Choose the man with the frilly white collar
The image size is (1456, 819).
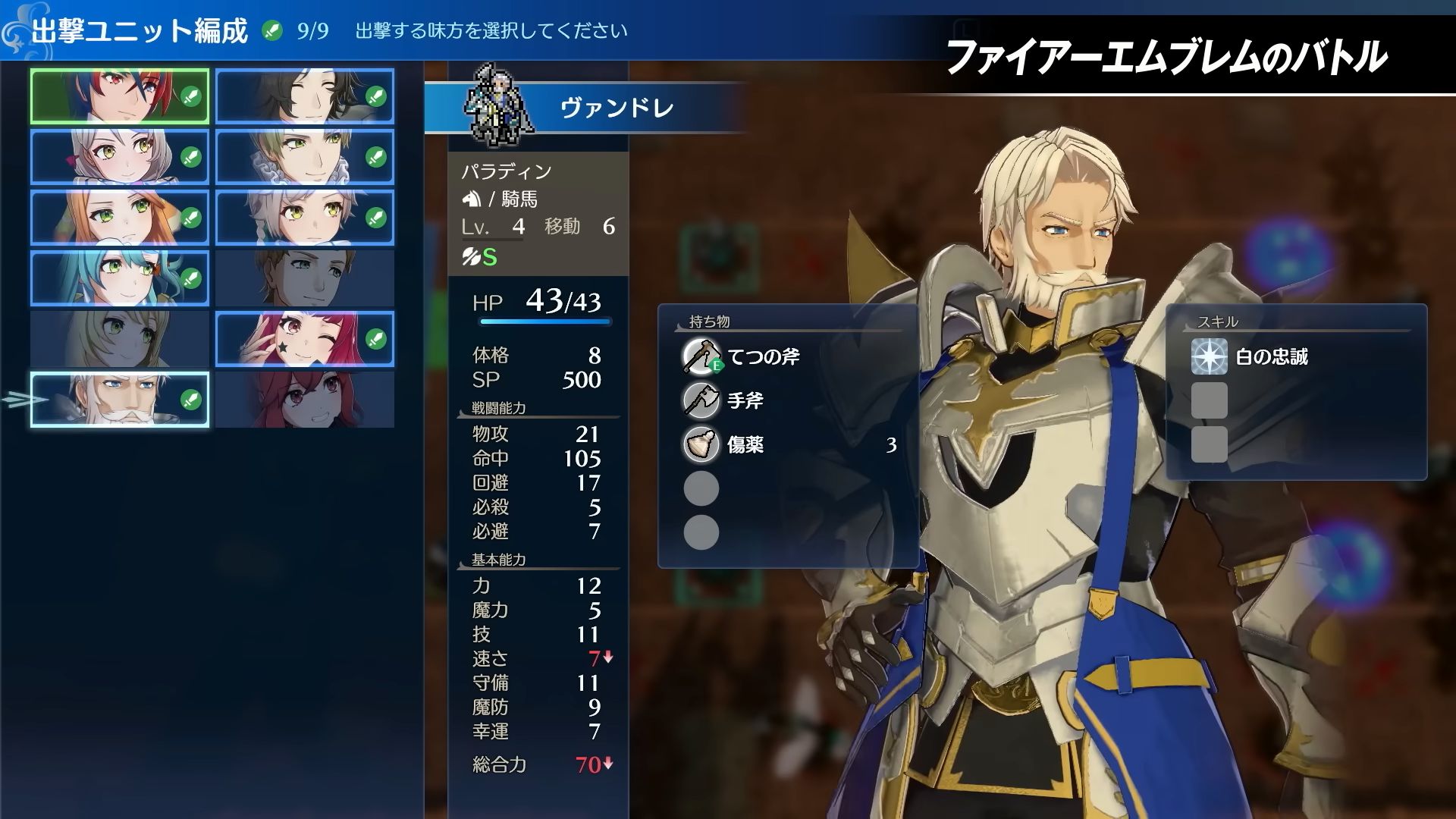tap(305, 157)
